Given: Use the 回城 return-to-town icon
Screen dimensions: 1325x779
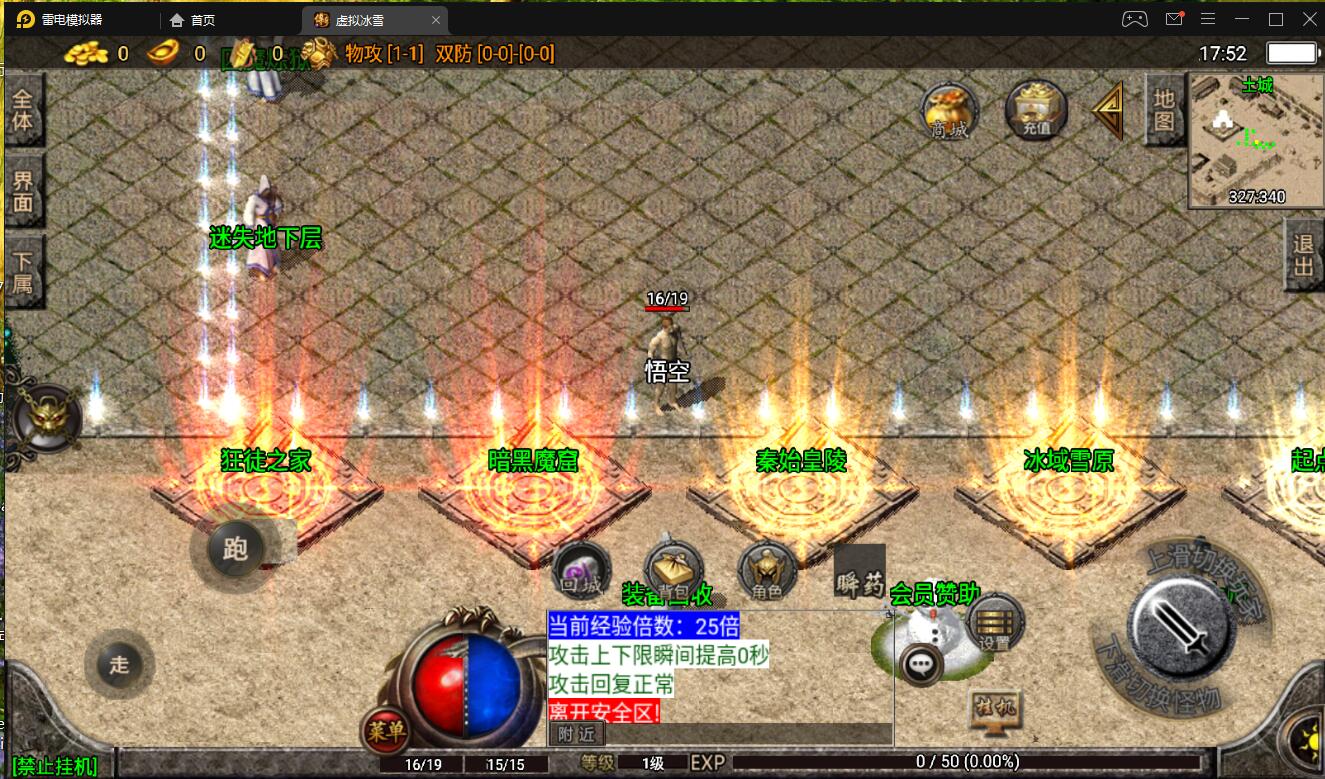Looking at the screenshot, I should [581, 570].
